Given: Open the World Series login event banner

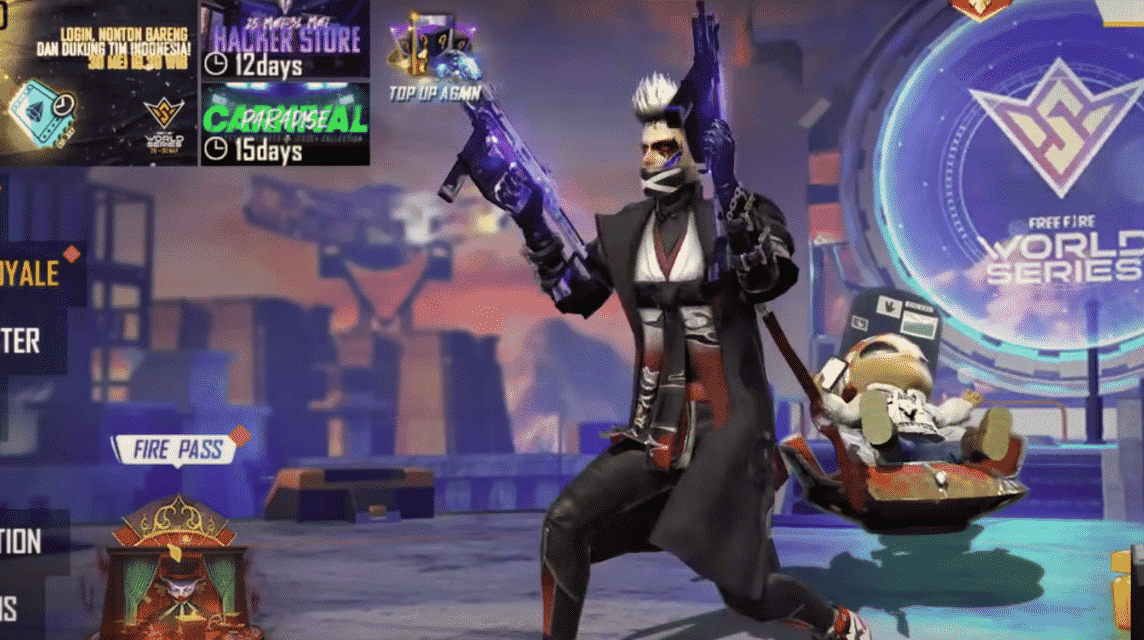Looking at the screenshot, I should point(98,82).
